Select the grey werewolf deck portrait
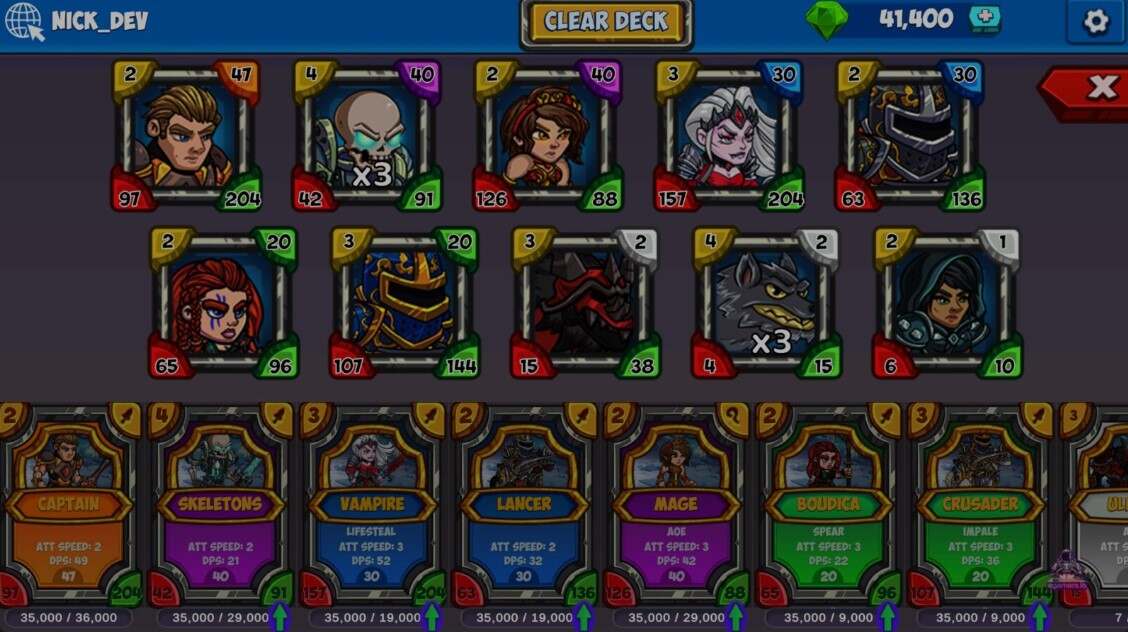 pos(767,302)
